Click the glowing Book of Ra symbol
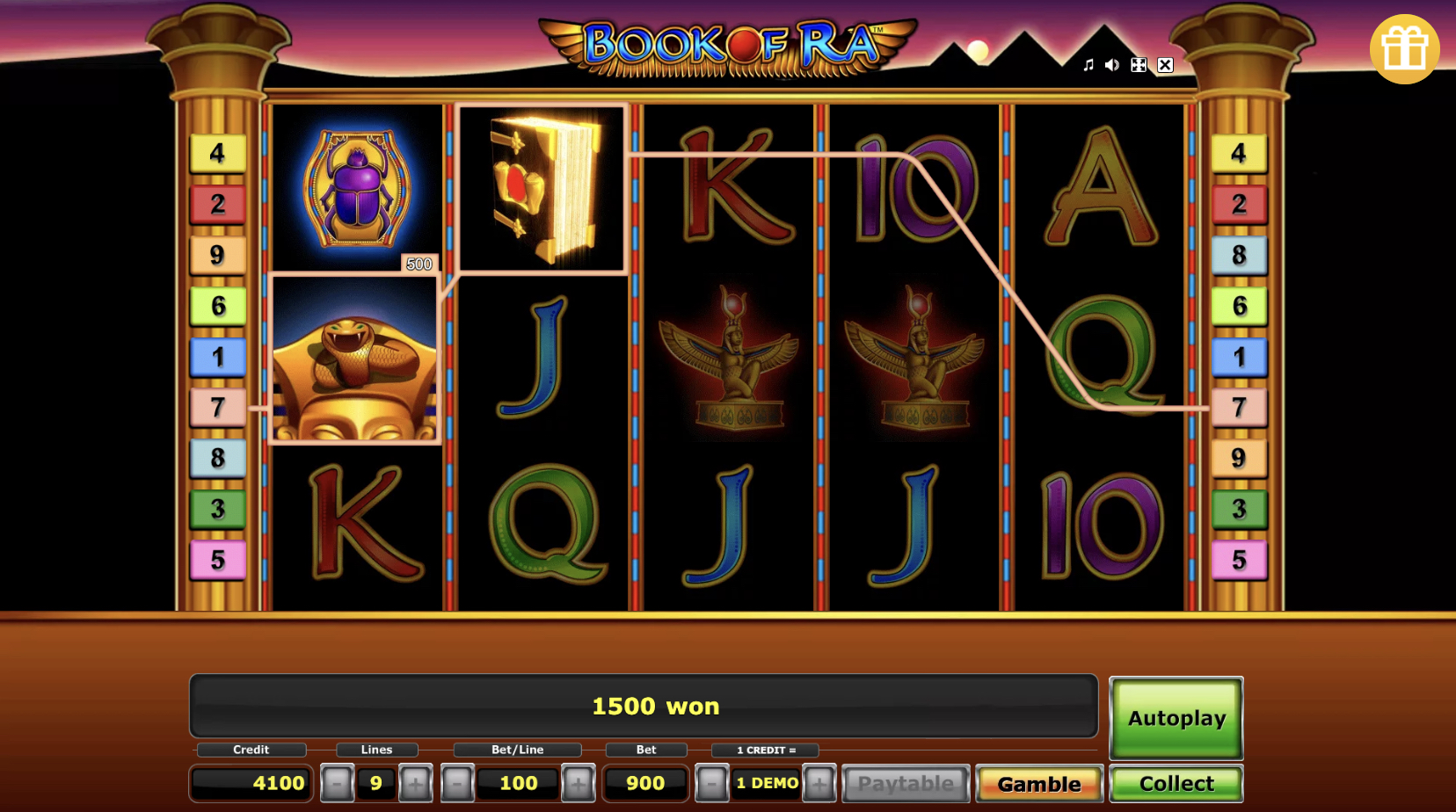 (x=541, y=187)
